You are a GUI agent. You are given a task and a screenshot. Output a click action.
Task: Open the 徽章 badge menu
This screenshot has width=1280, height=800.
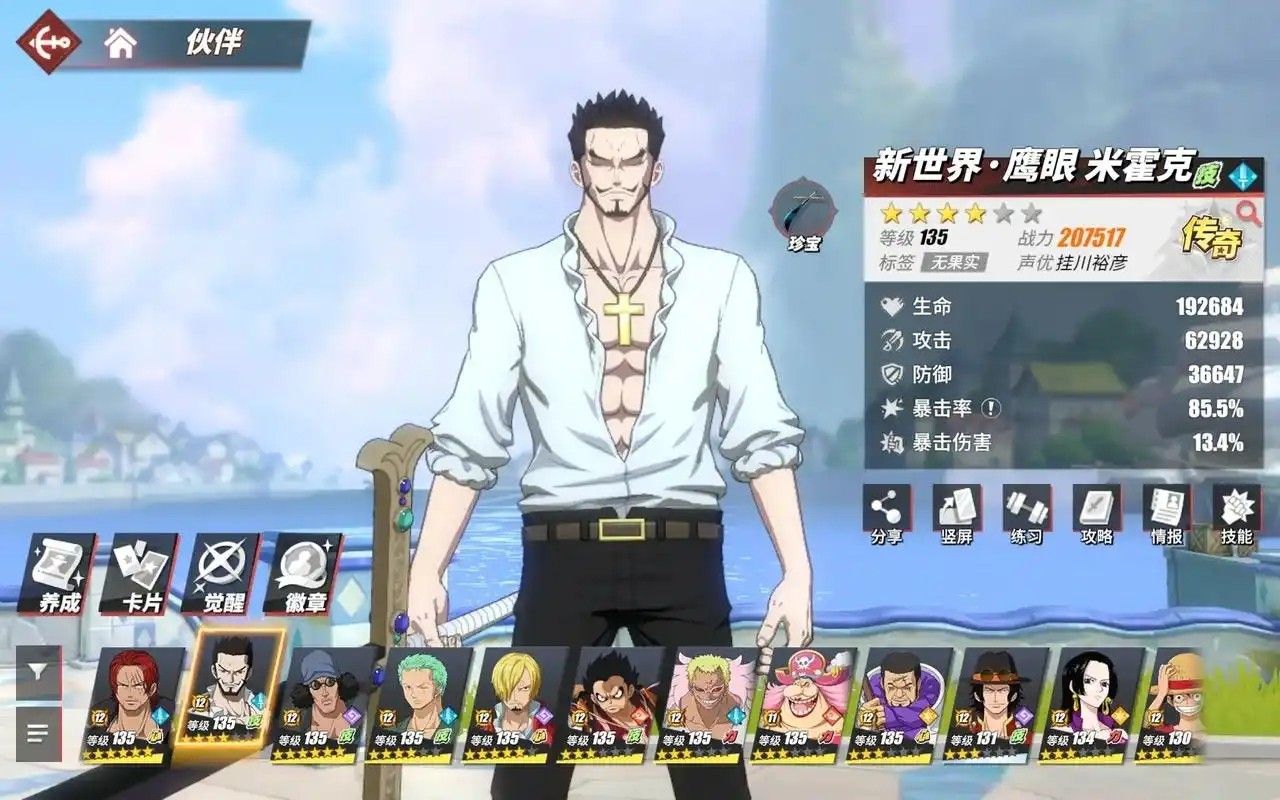[x=306, y=574]
